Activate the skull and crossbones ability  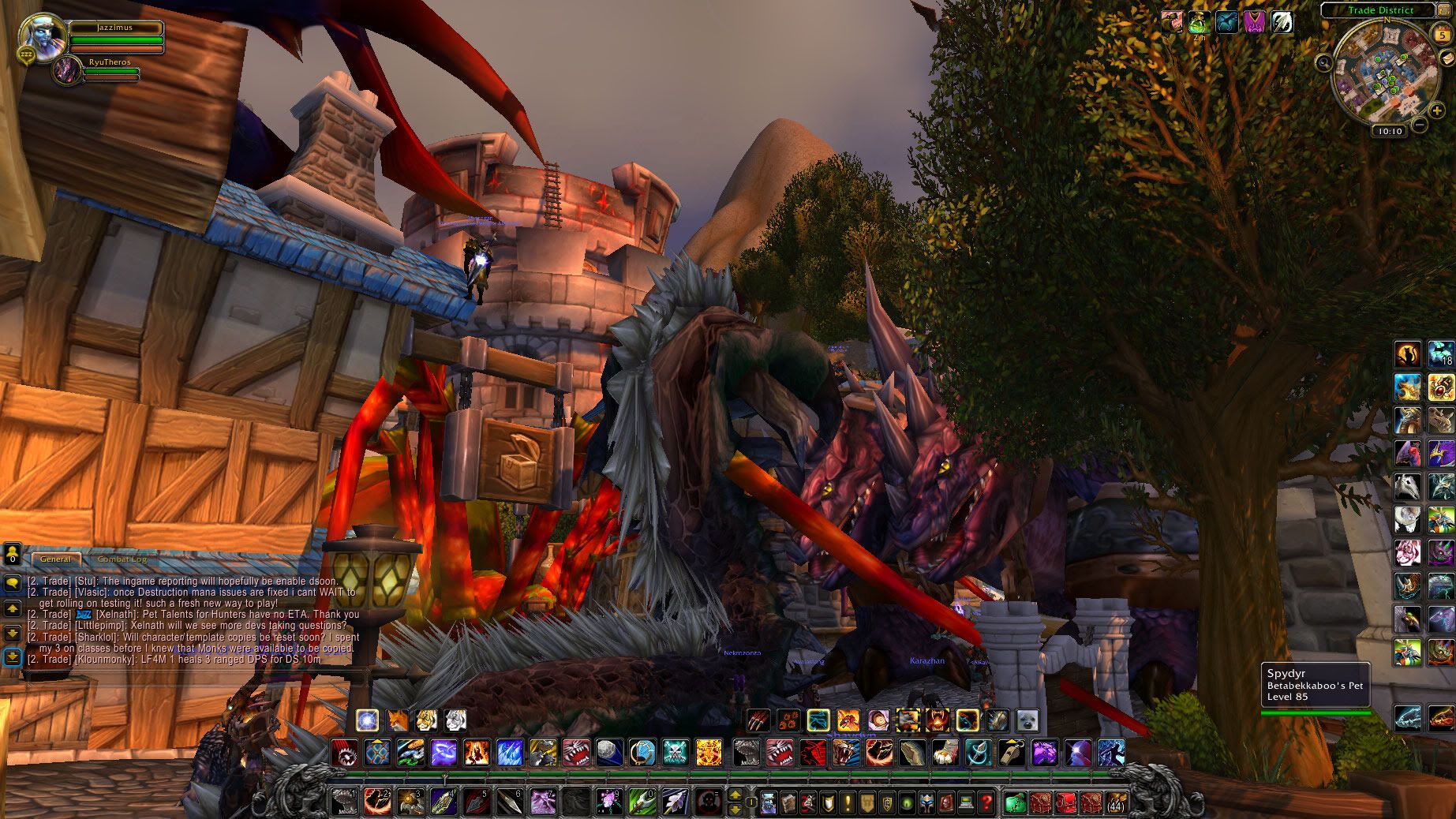point(676,752)
